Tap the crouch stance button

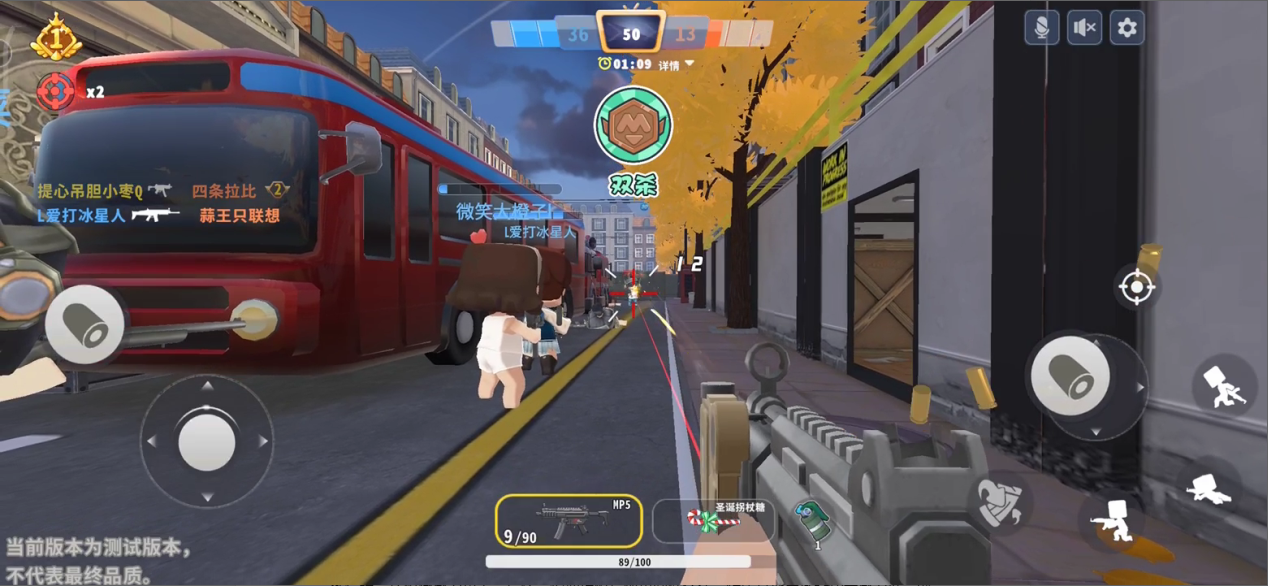[1111, 521]
